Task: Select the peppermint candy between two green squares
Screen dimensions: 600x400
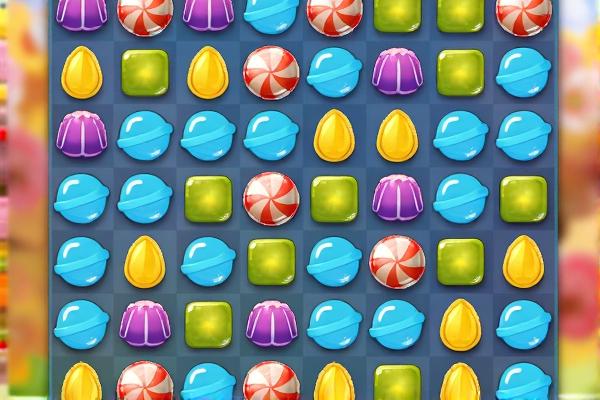Action: (272, 194)
